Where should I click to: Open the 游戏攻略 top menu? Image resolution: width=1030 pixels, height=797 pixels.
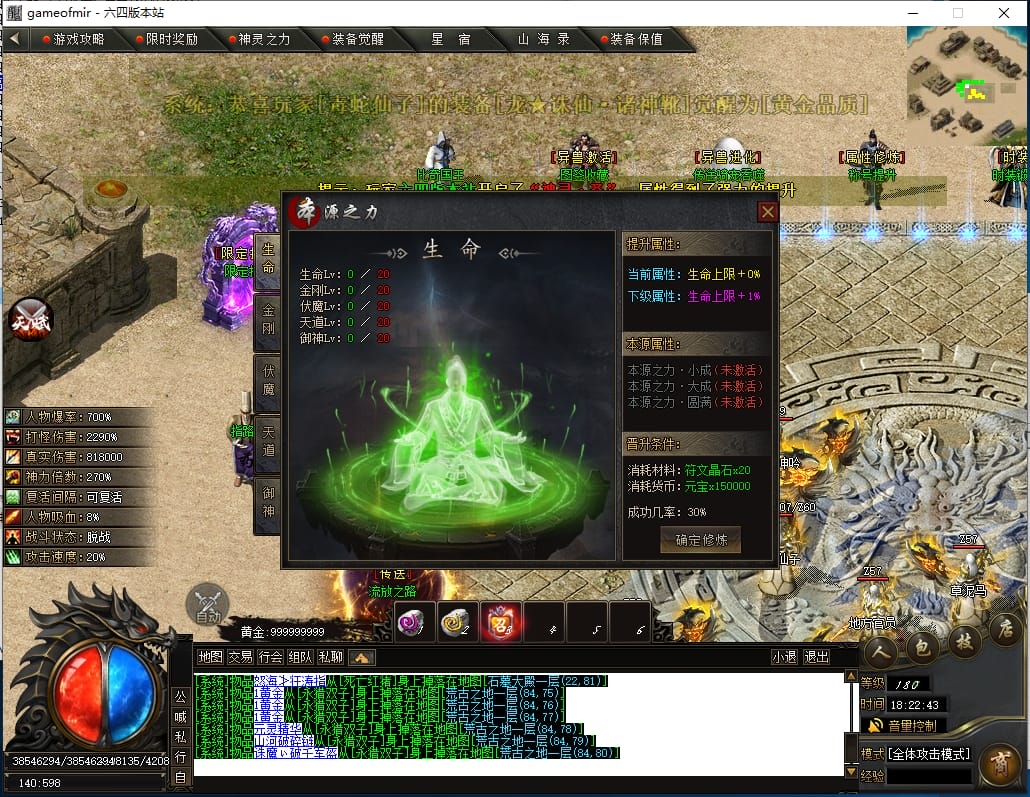click(73, 40)
